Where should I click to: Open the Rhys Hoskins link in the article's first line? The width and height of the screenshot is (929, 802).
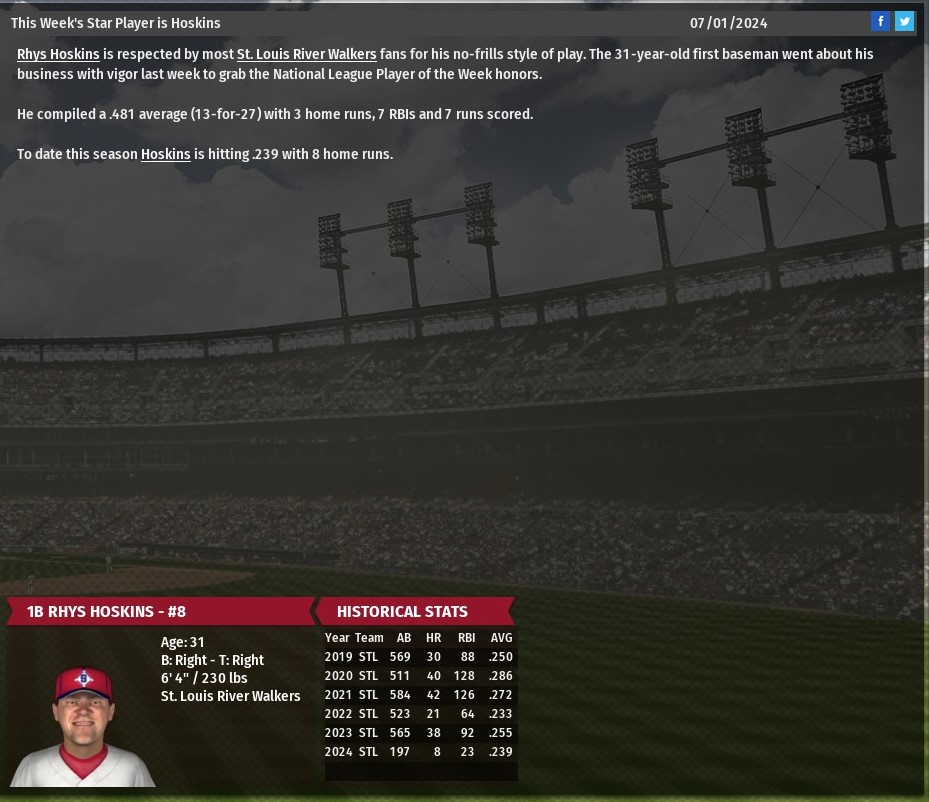[58, 54]
